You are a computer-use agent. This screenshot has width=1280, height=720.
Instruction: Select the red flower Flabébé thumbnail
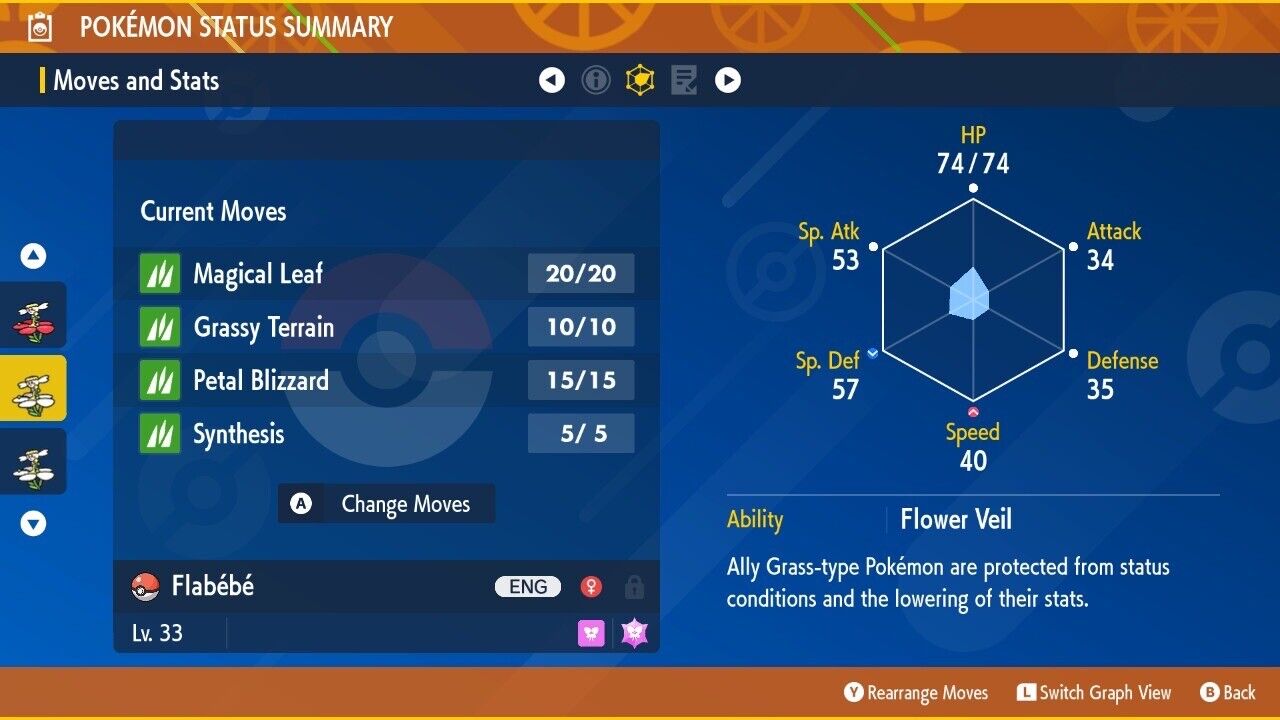[33, 315]
